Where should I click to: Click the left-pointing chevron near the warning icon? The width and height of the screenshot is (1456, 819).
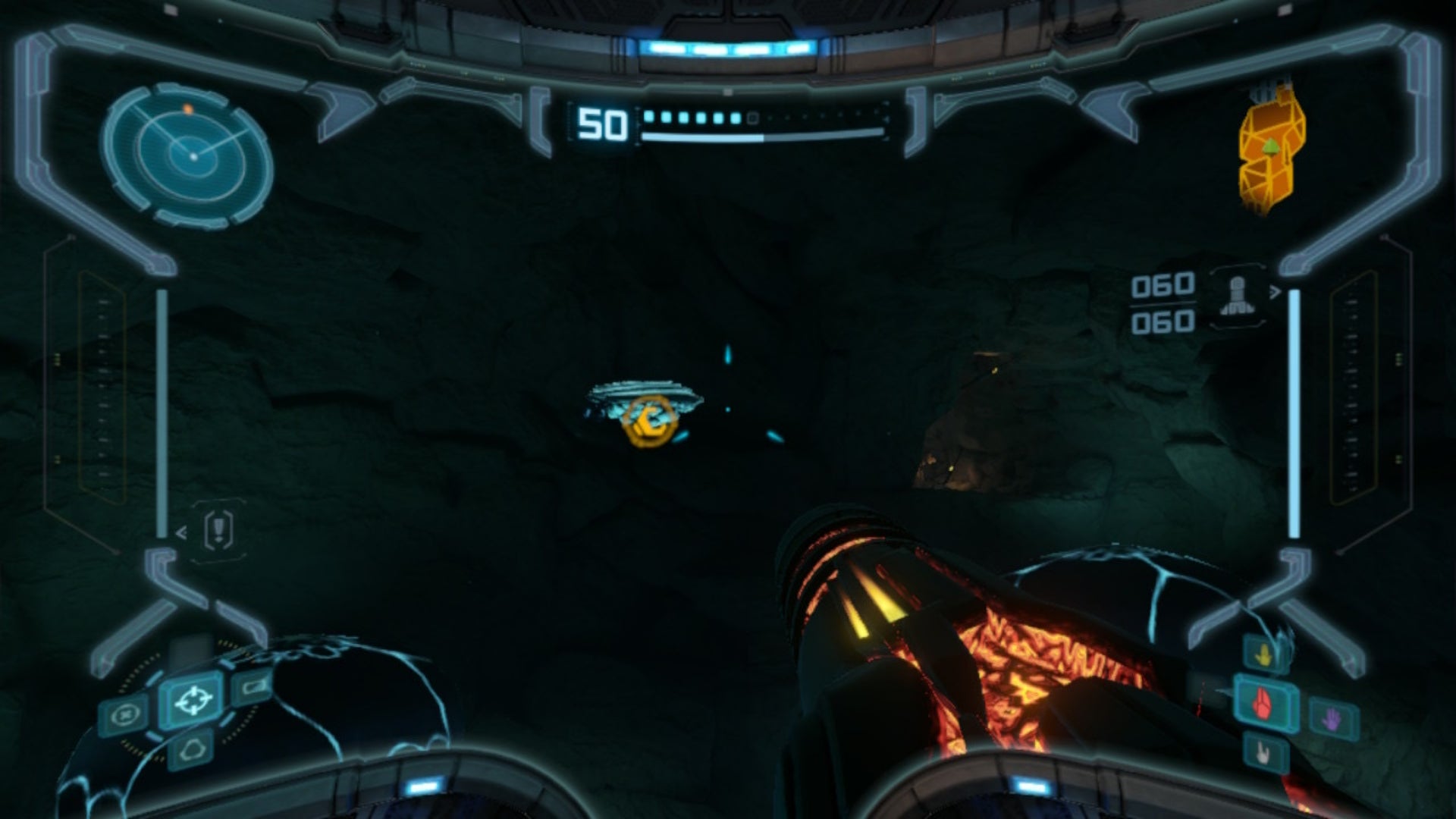coord(182,533)
